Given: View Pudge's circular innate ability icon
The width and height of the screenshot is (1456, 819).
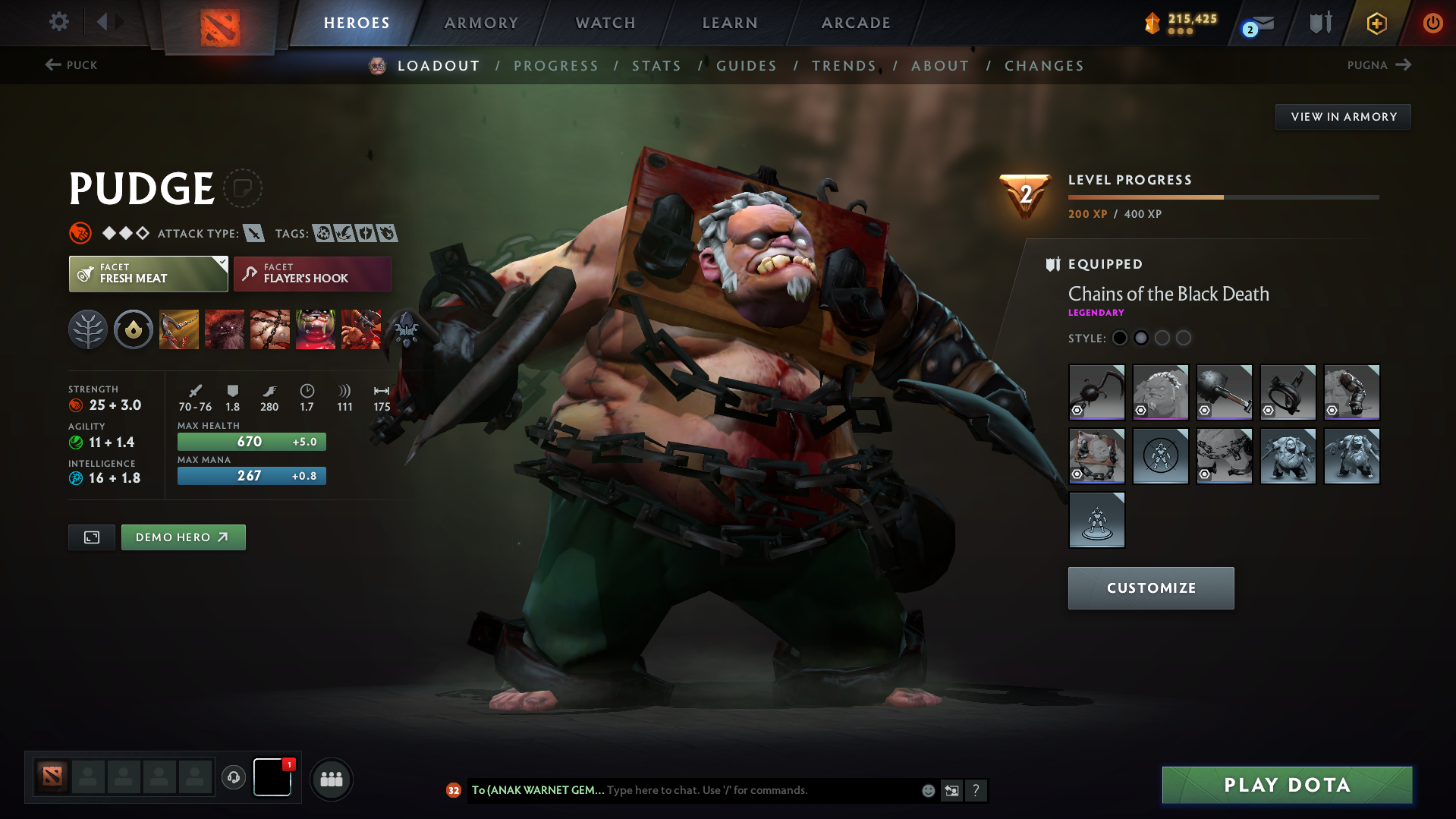Looking at the screenshot, I should [133, 329].
